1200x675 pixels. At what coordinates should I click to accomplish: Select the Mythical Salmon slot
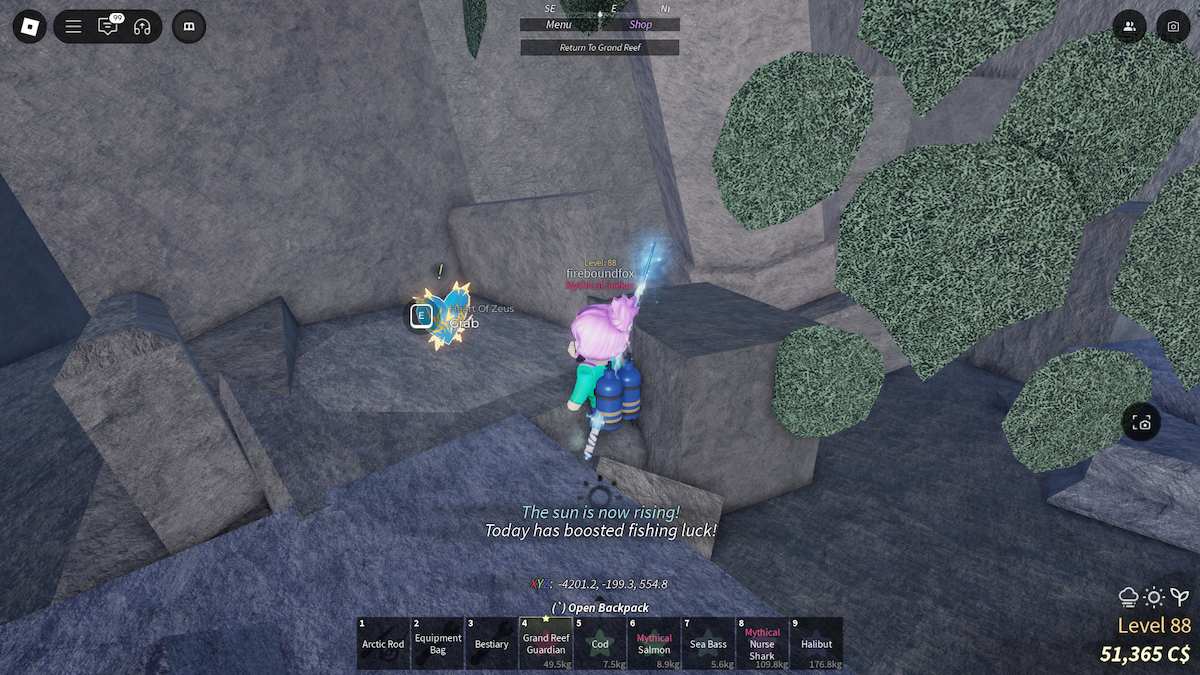pos(654,643)
